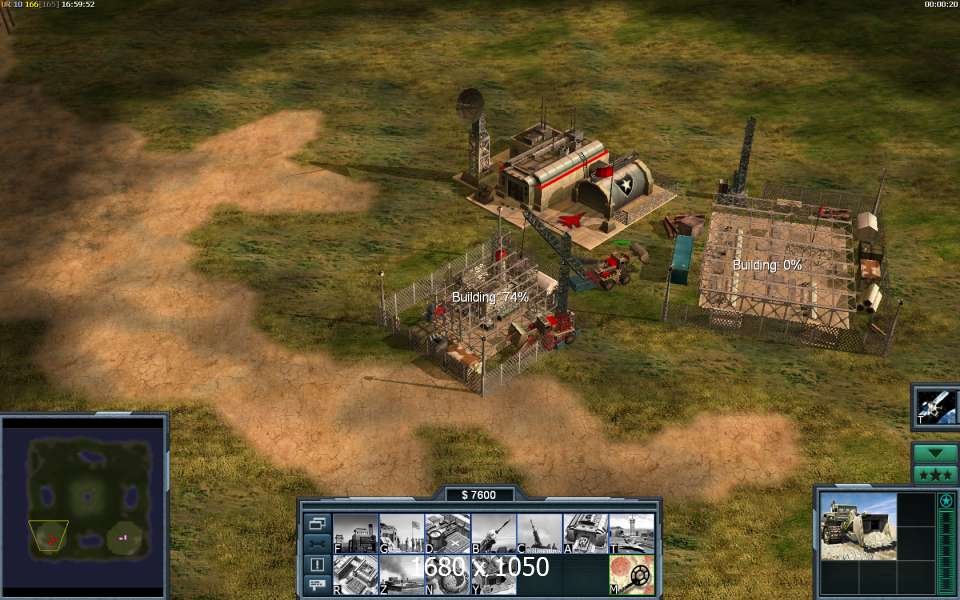Choose the build icon labeled Z
960x600 pixels.
pos(401,575)
